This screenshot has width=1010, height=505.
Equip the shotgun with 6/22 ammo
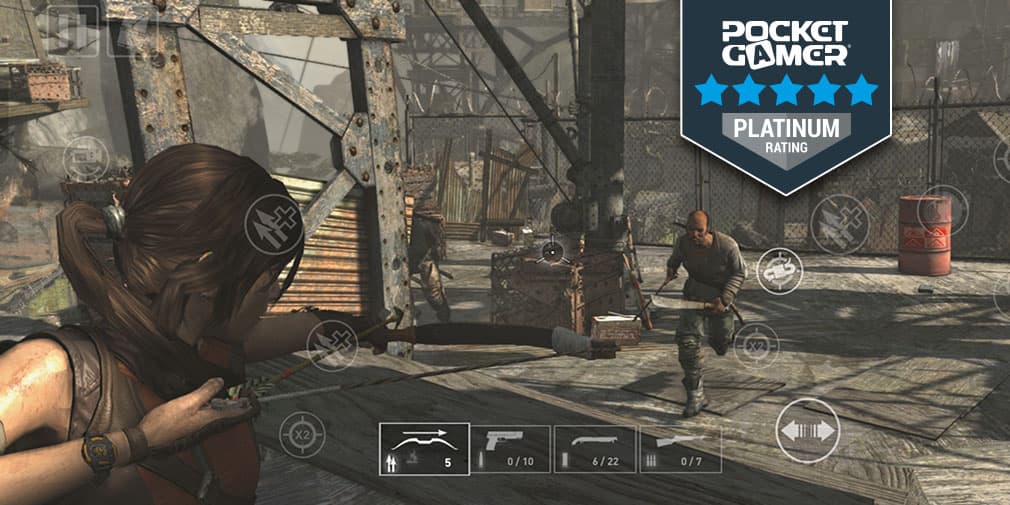[594, 448]
